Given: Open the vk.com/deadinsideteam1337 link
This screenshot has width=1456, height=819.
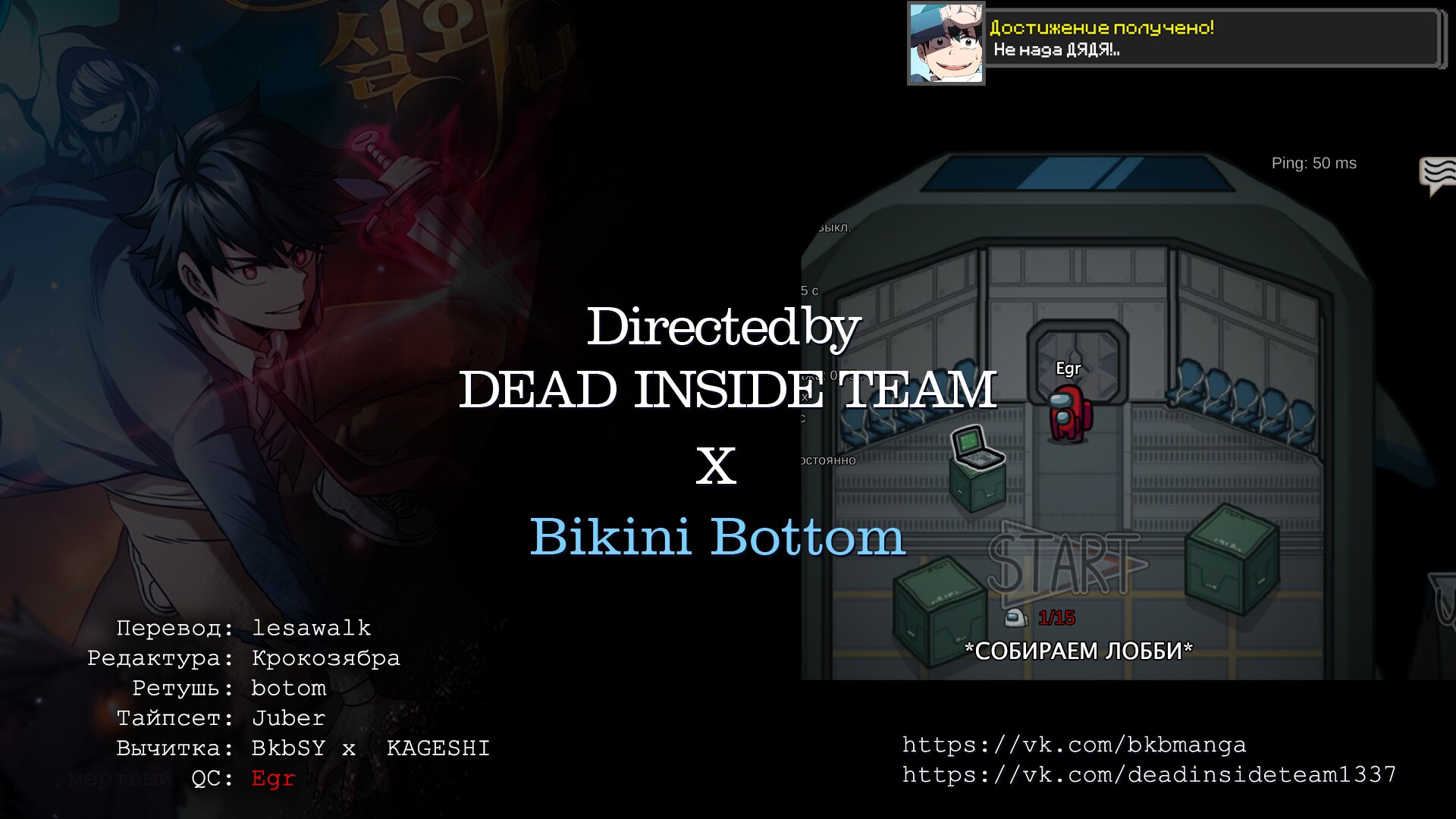Looking at the screenshot, I should click(1149, 775).
